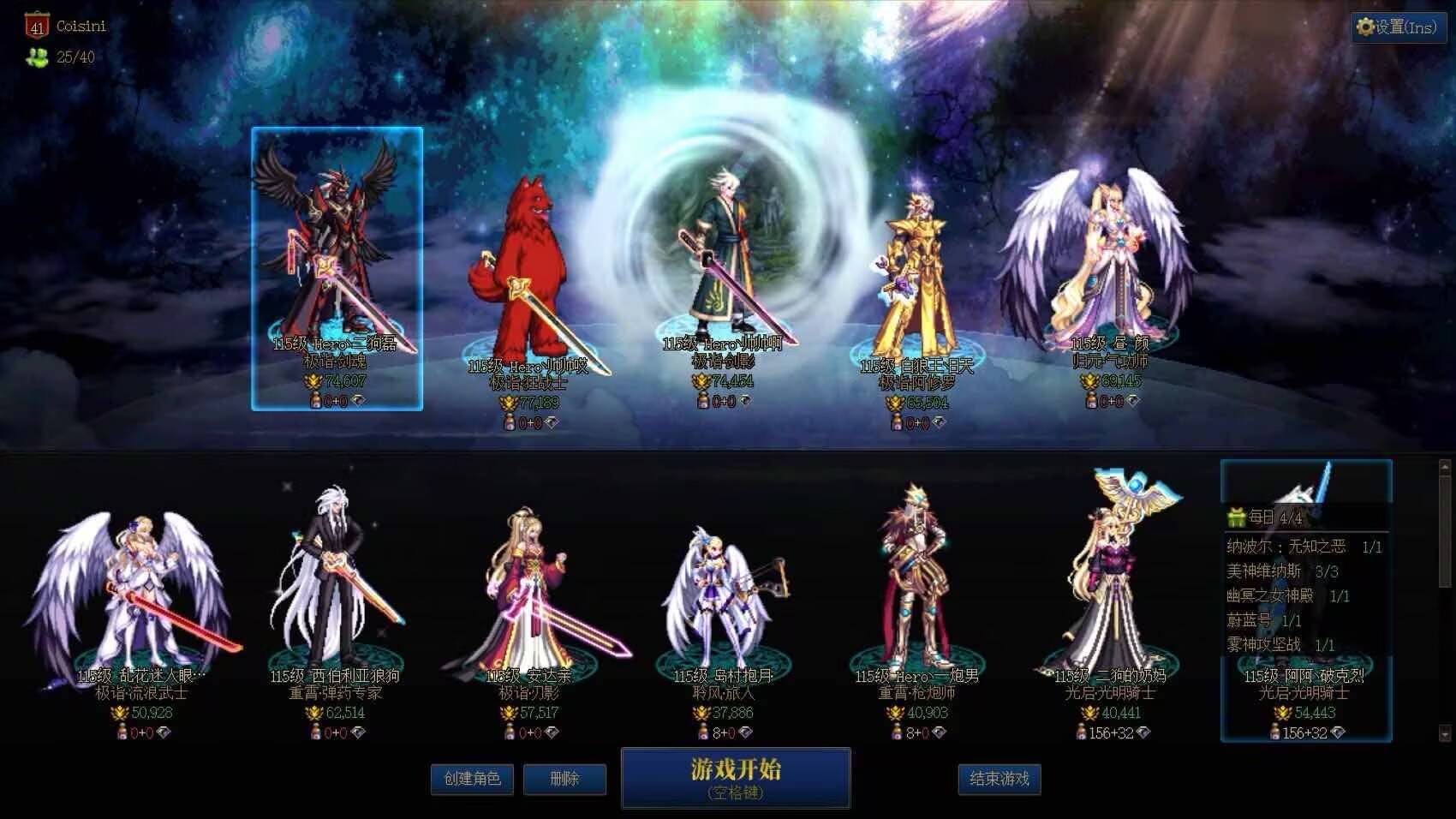Click the 结束游戏 end game button
Screen dimensions: 1456x819
(x=999, y=780)
